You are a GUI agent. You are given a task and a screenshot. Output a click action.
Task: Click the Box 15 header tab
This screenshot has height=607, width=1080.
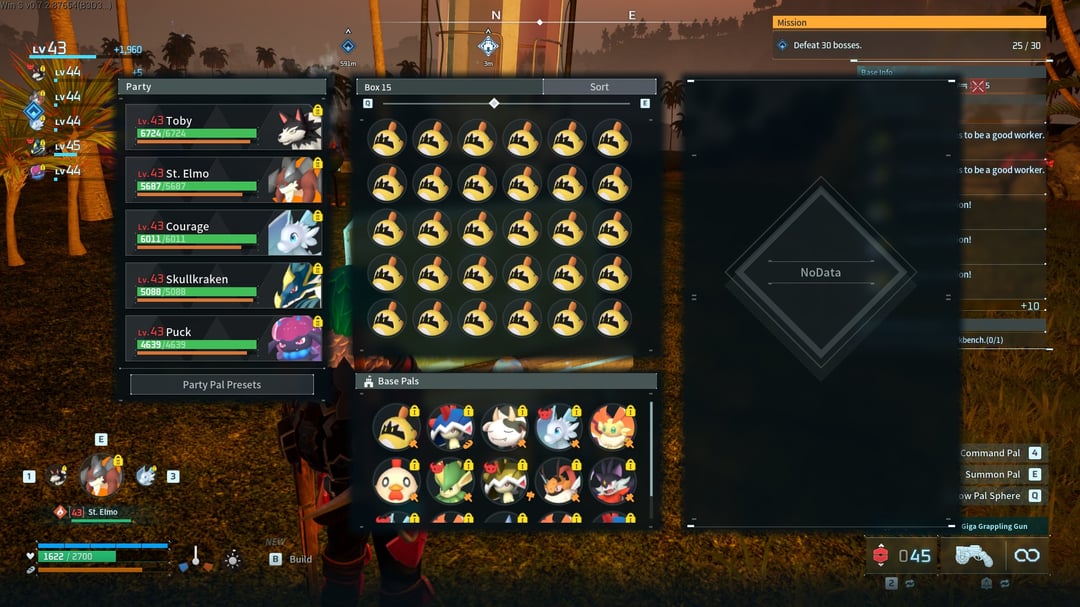pos(449,87)
